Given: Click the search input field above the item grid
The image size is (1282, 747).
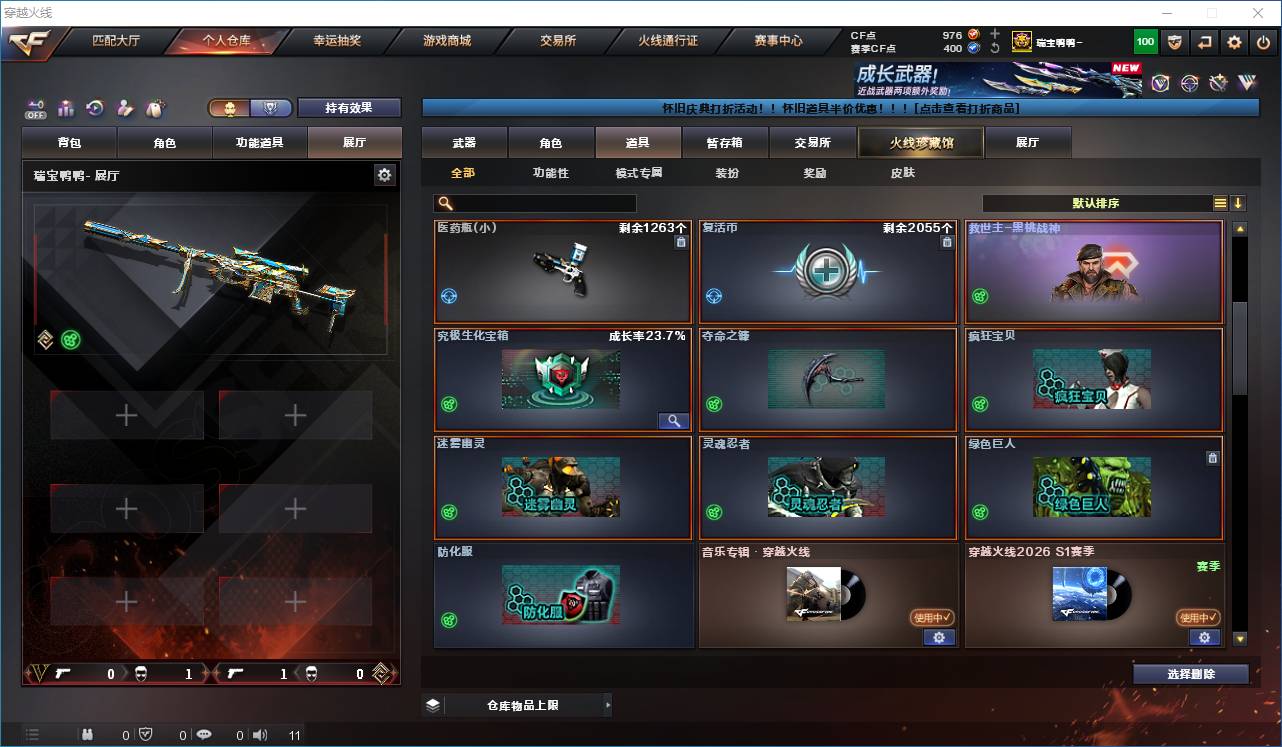Looking at the screenshot, I should tap(535, 202).
